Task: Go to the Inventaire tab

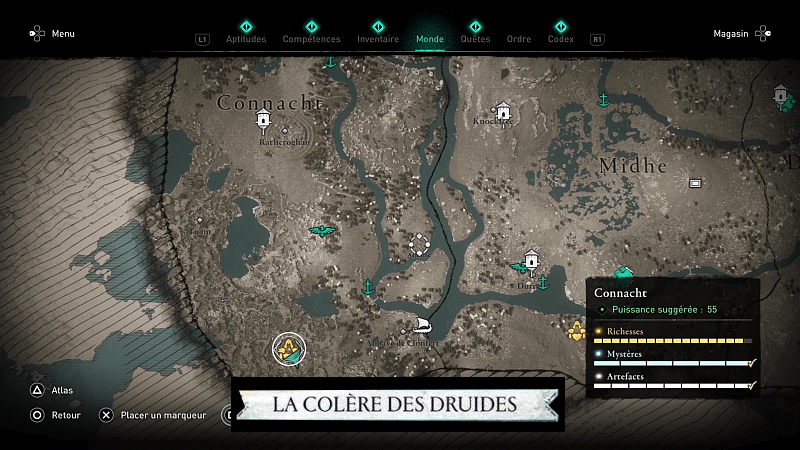Action: coord(378,39)
